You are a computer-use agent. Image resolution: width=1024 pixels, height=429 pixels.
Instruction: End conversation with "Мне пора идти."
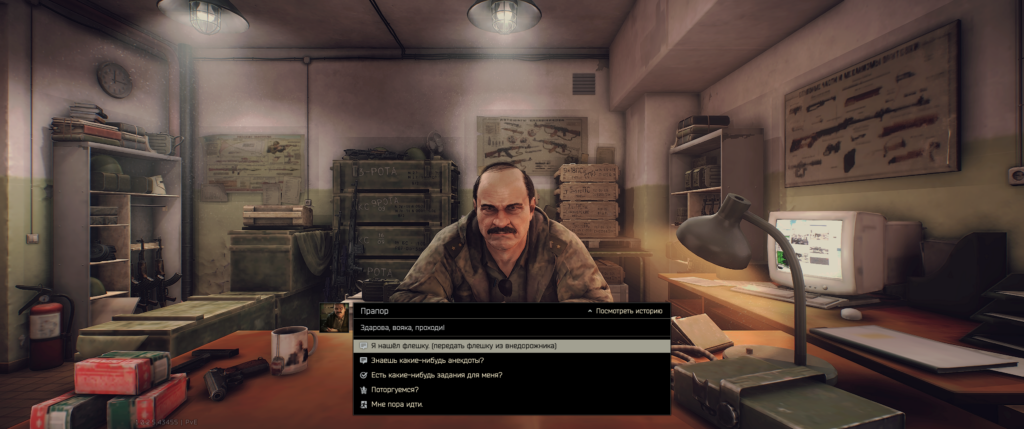[x=395, y=405]
